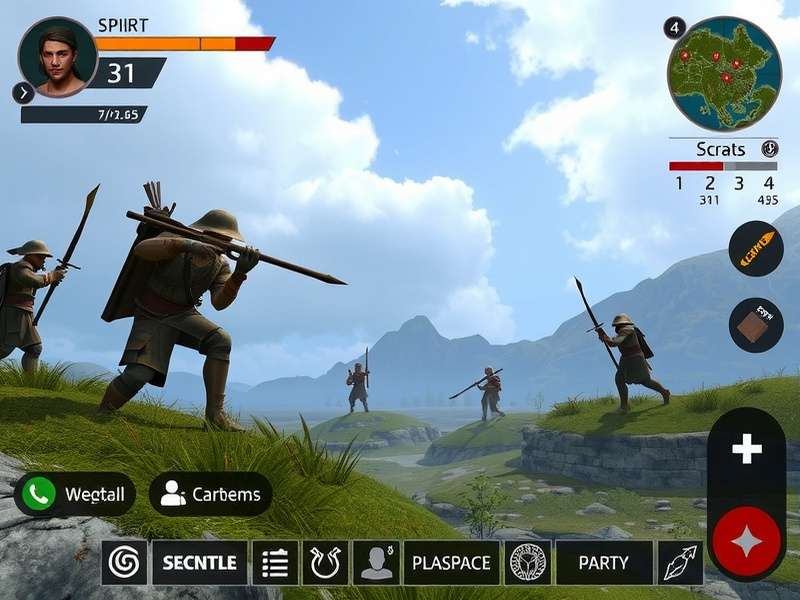The image size is (800, 600).
Task: Select the brown book item icon
Action: click(x=756, y=325)
